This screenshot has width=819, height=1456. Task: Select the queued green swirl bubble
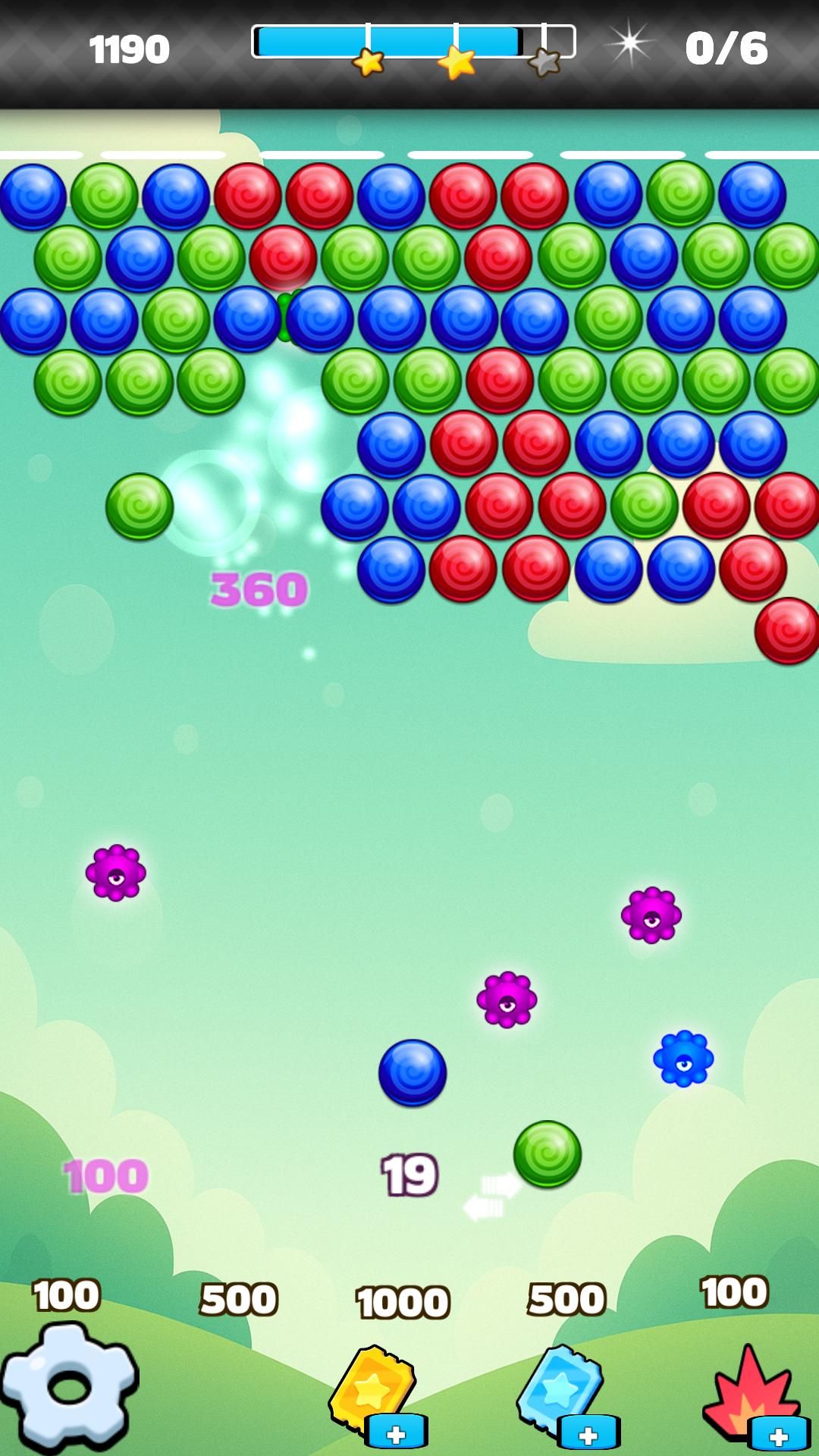click(547, 1153)
